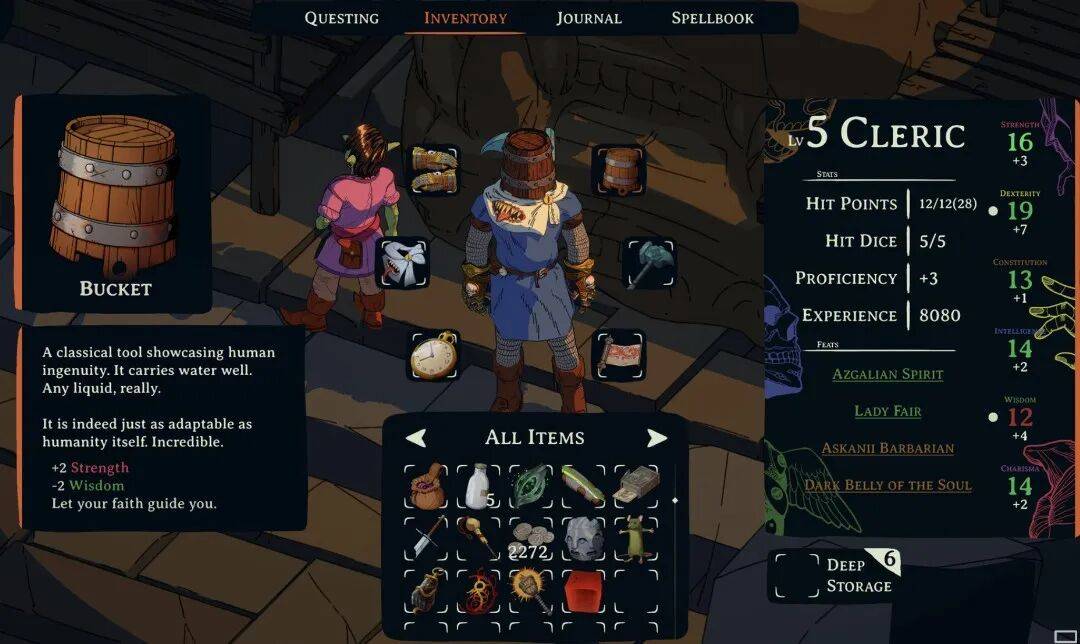Go to the previous item category

coord(416,438)
